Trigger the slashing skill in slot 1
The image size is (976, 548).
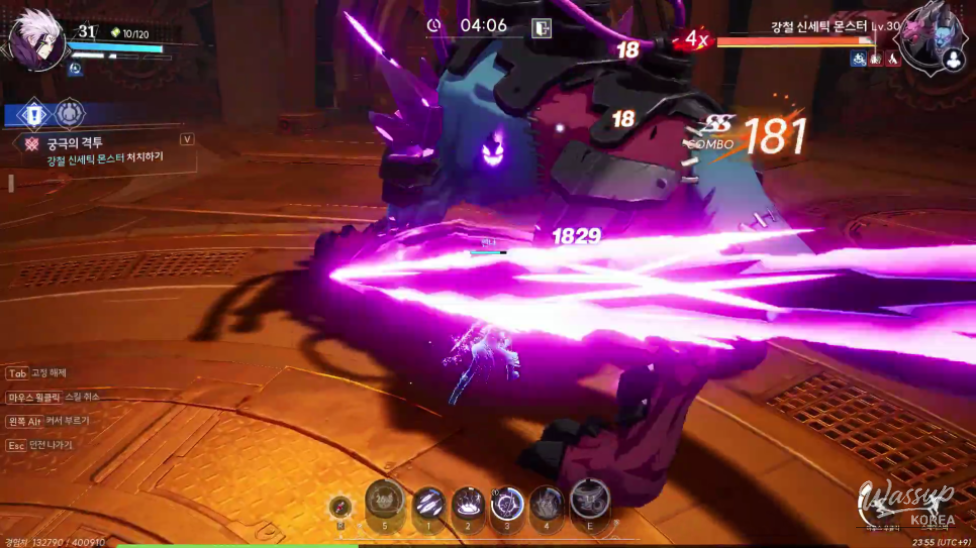click(429, 502)
